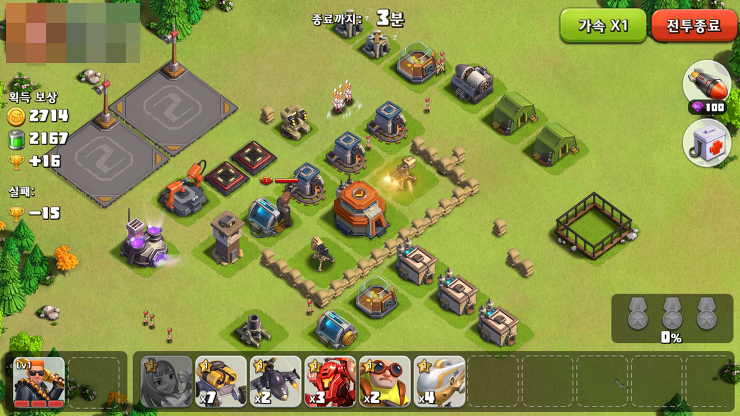Click the blurred player profile panel
This screenshot has height=416, width=740.
(72, 33)
